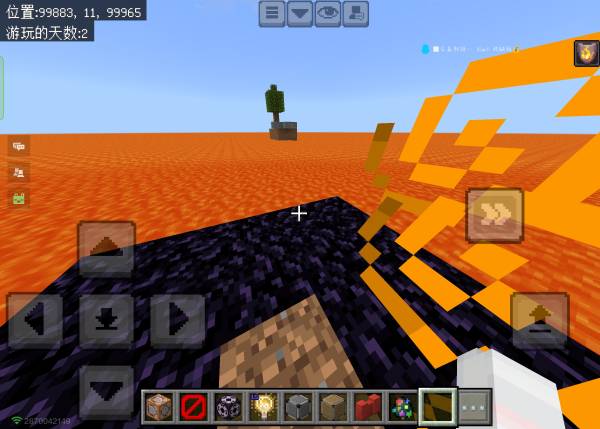Activate the triple-chevron sprint button
This screenshot has width=600, height=429.
pyautogui.click(x=494, y=215)
